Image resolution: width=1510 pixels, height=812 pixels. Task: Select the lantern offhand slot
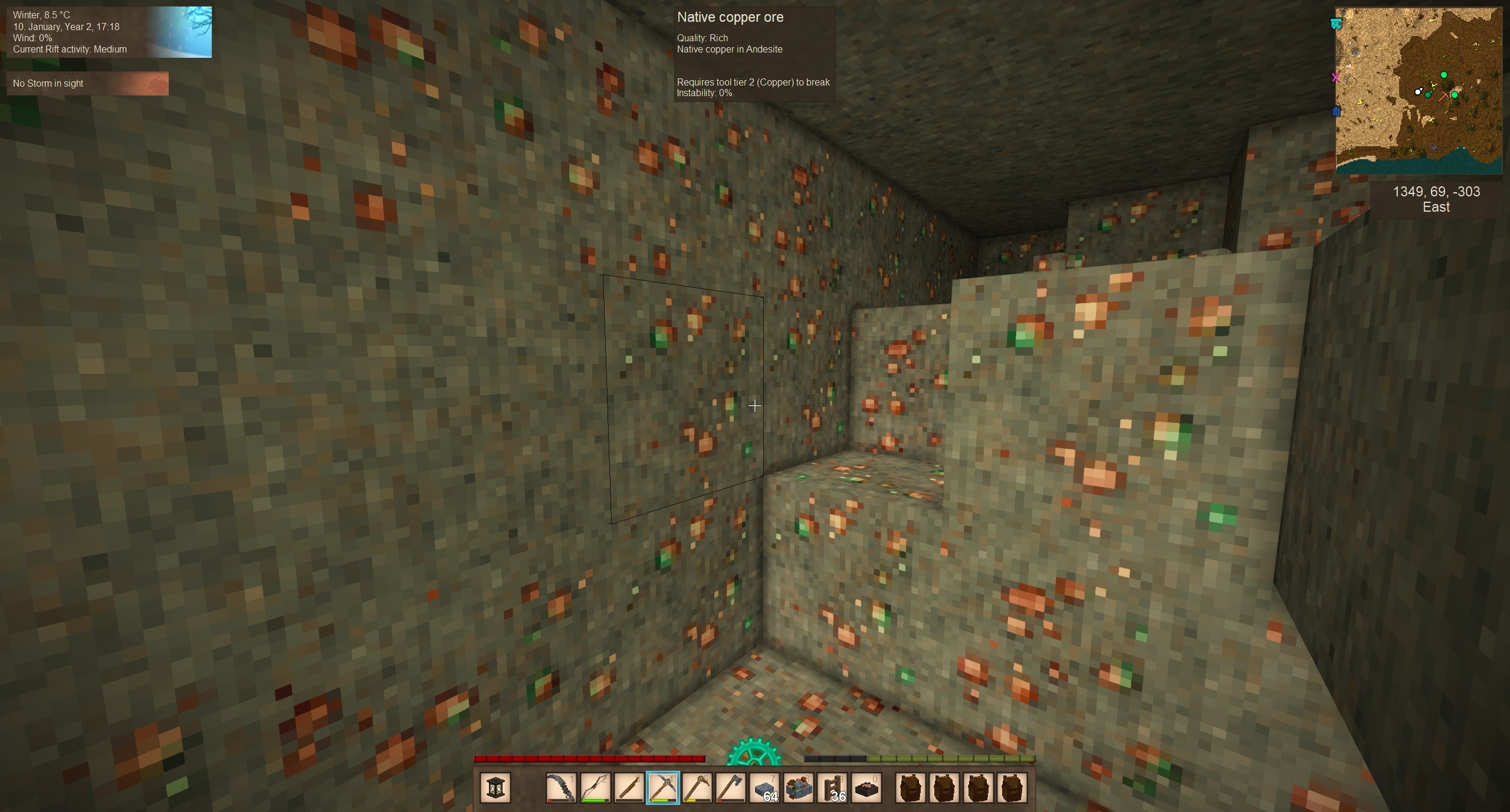coord(495,788)
